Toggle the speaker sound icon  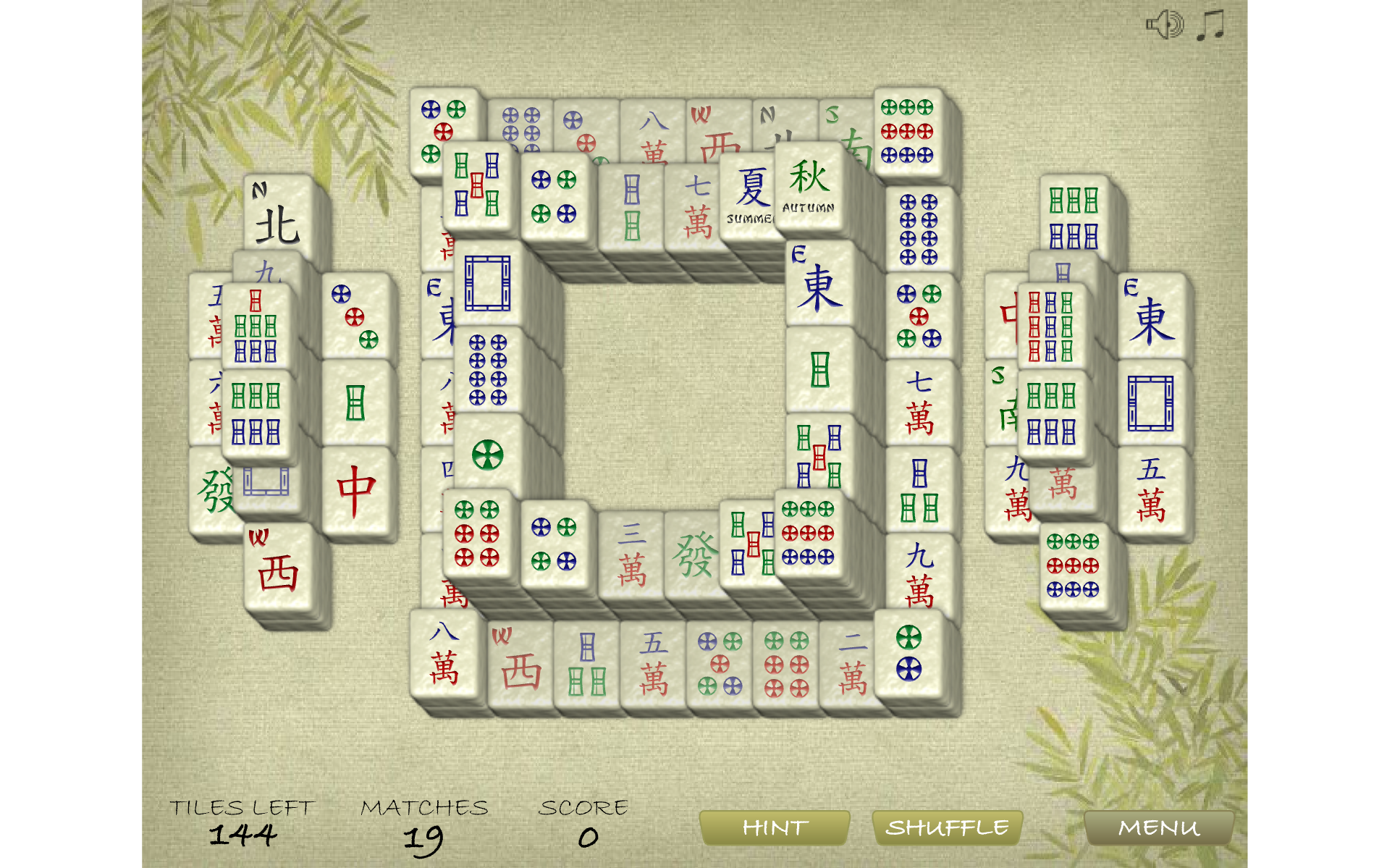pos(1164,25)
